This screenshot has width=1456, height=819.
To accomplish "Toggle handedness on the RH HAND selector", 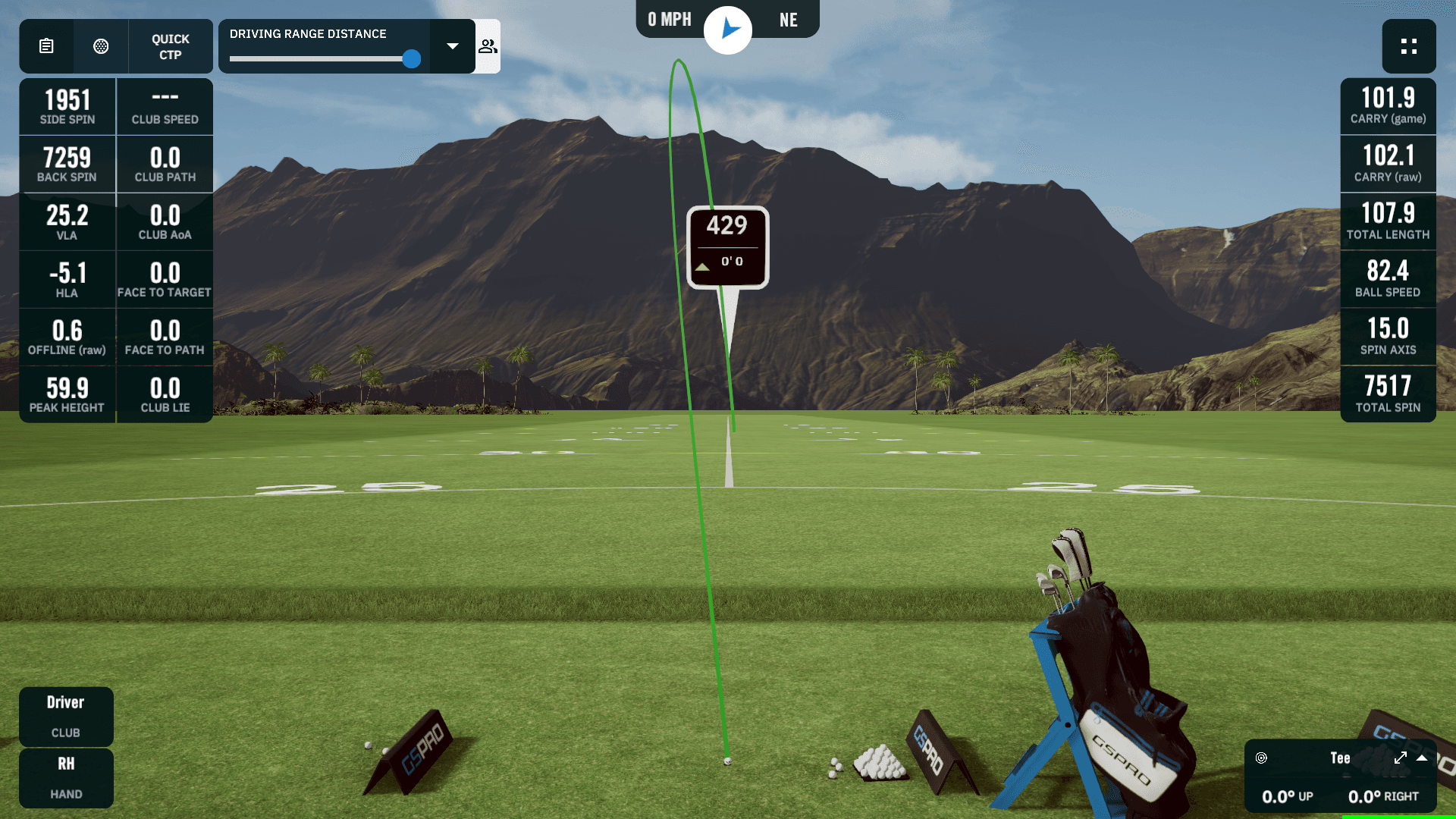I will pyautogui.click(x=66, y=778).
